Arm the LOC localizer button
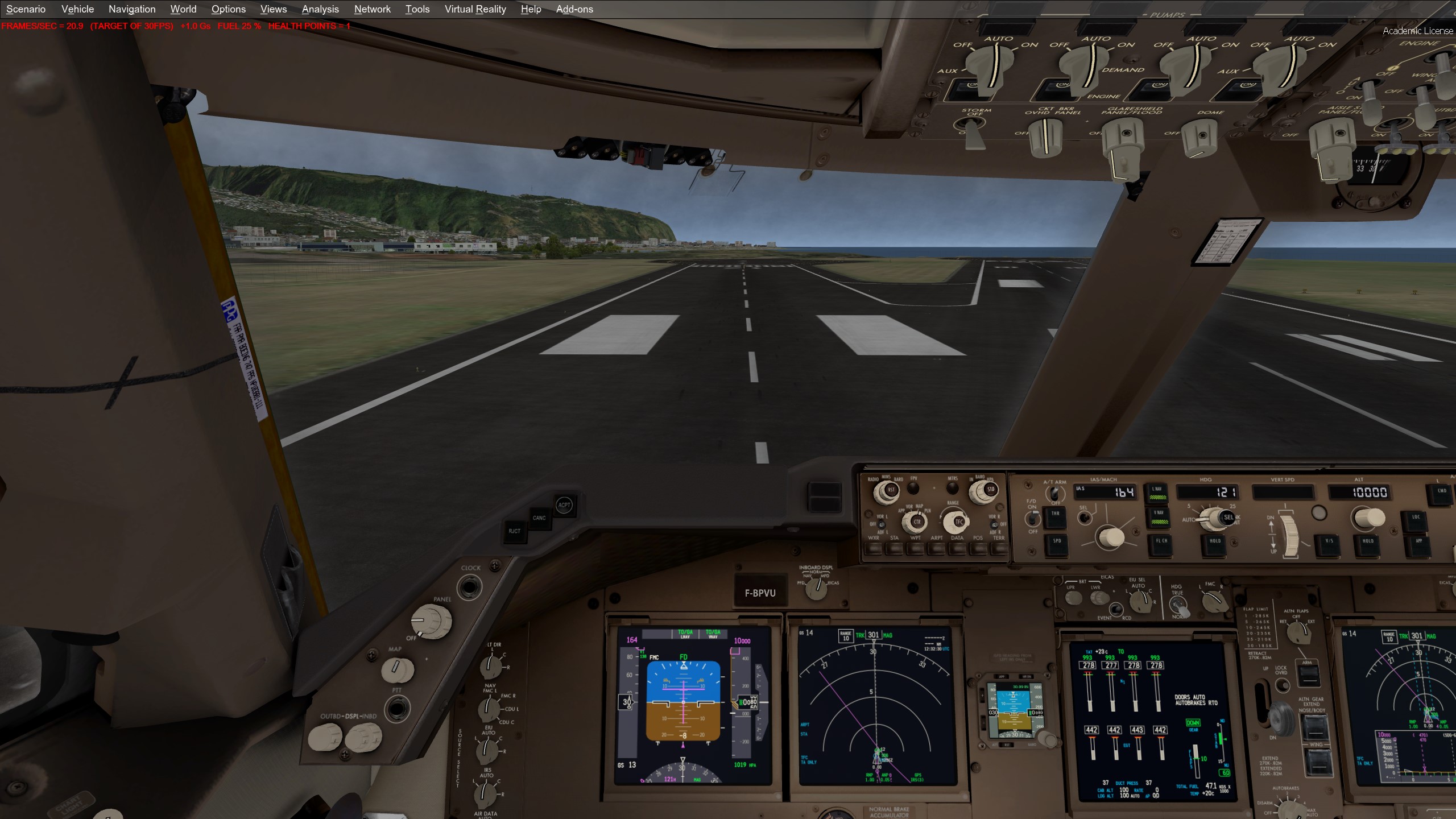 (x=1416, y=519)
